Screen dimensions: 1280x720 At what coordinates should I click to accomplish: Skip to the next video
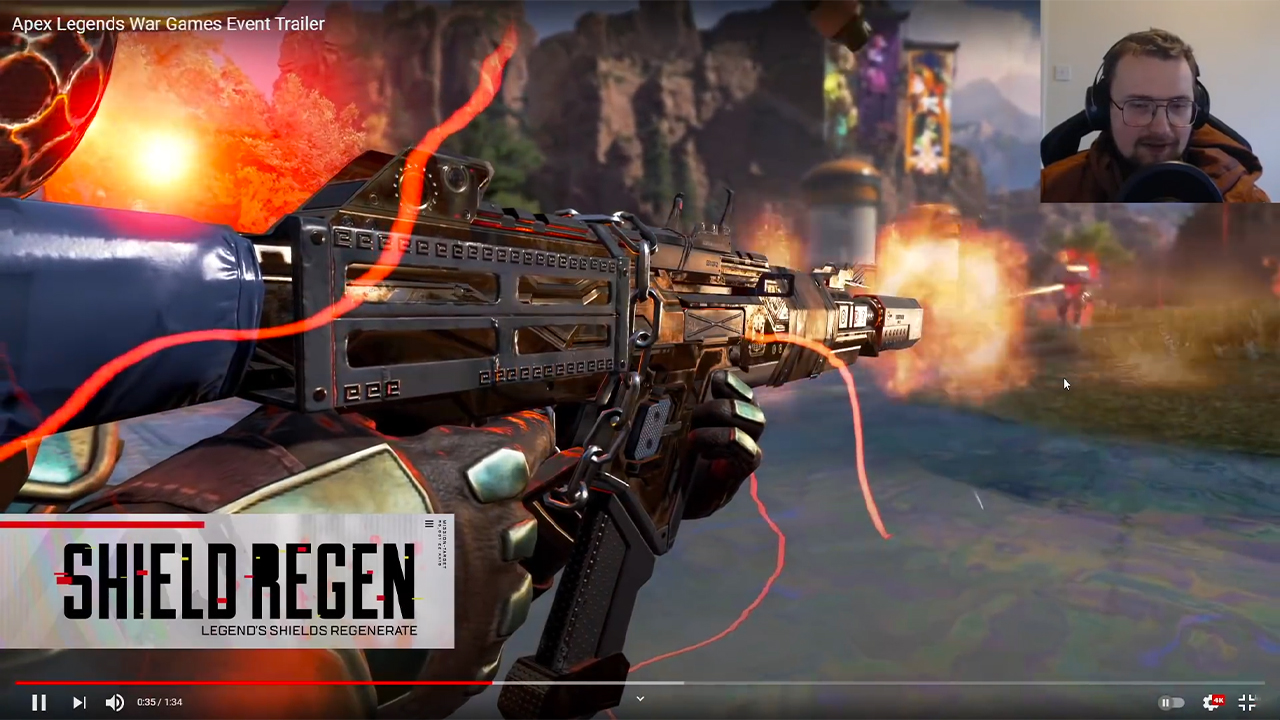click(x=78, y=702)
